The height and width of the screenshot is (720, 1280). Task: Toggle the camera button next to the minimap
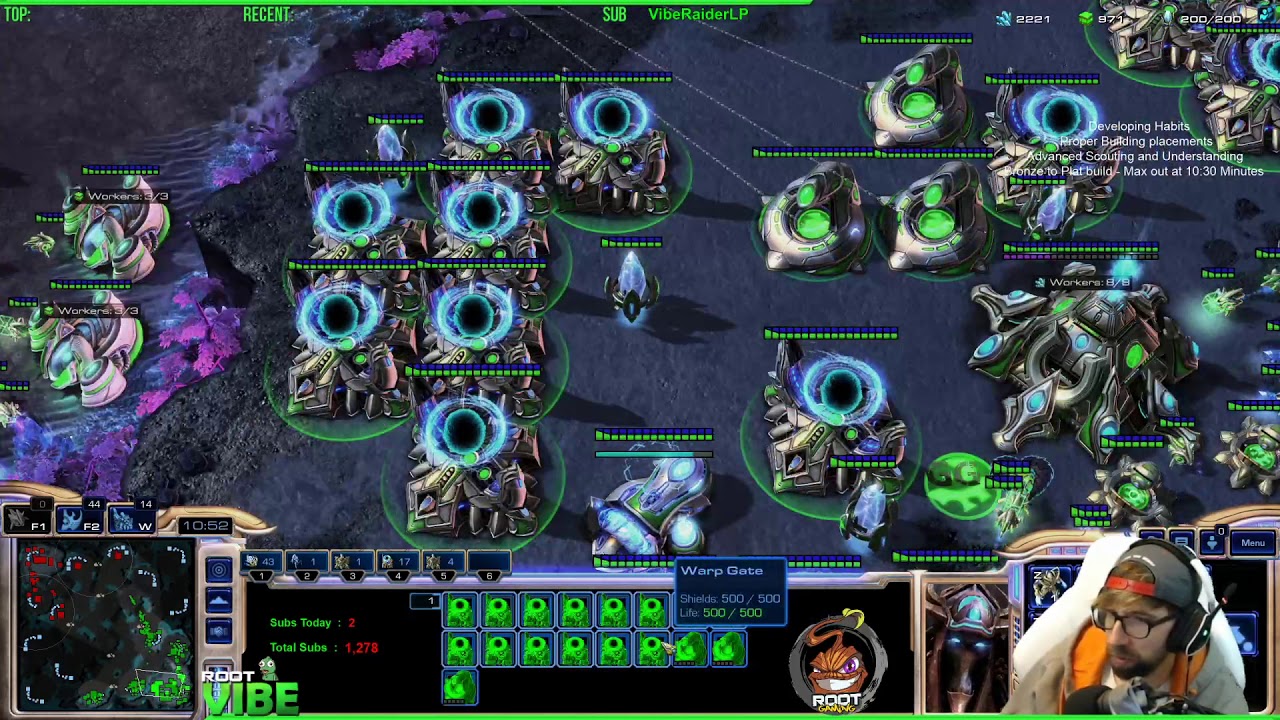point(218,630)
